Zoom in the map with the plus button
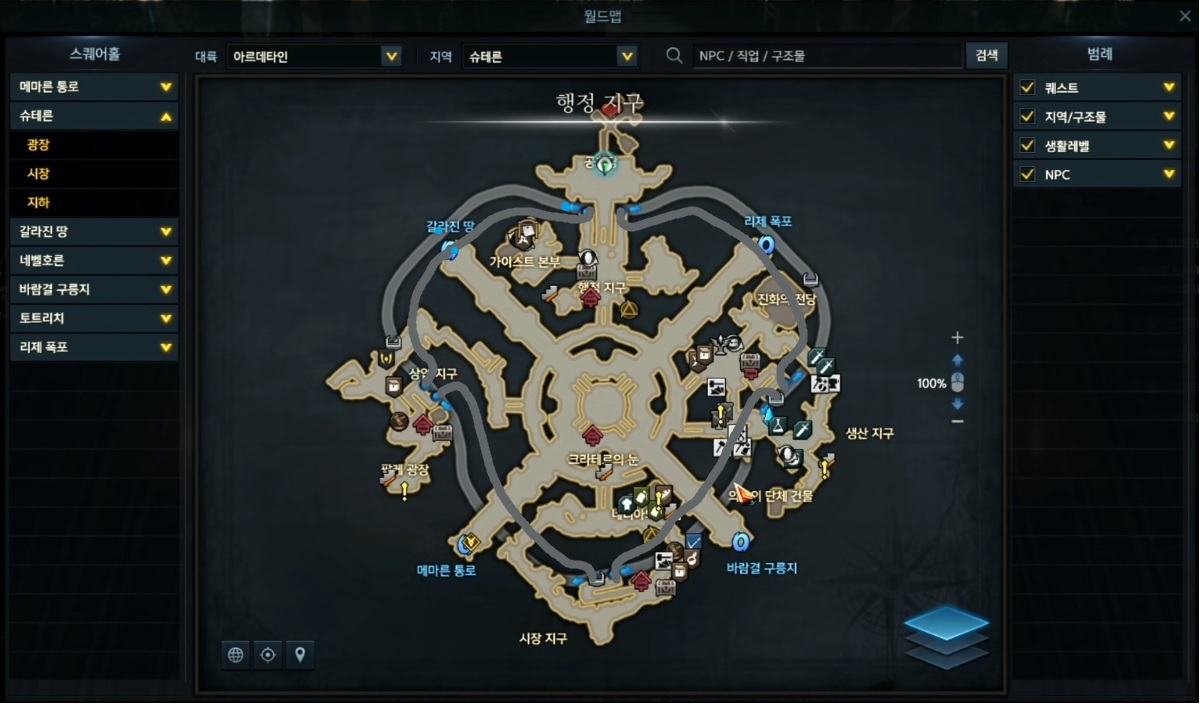This screenshot has width=1200, height=704. [x=957, y=338]
